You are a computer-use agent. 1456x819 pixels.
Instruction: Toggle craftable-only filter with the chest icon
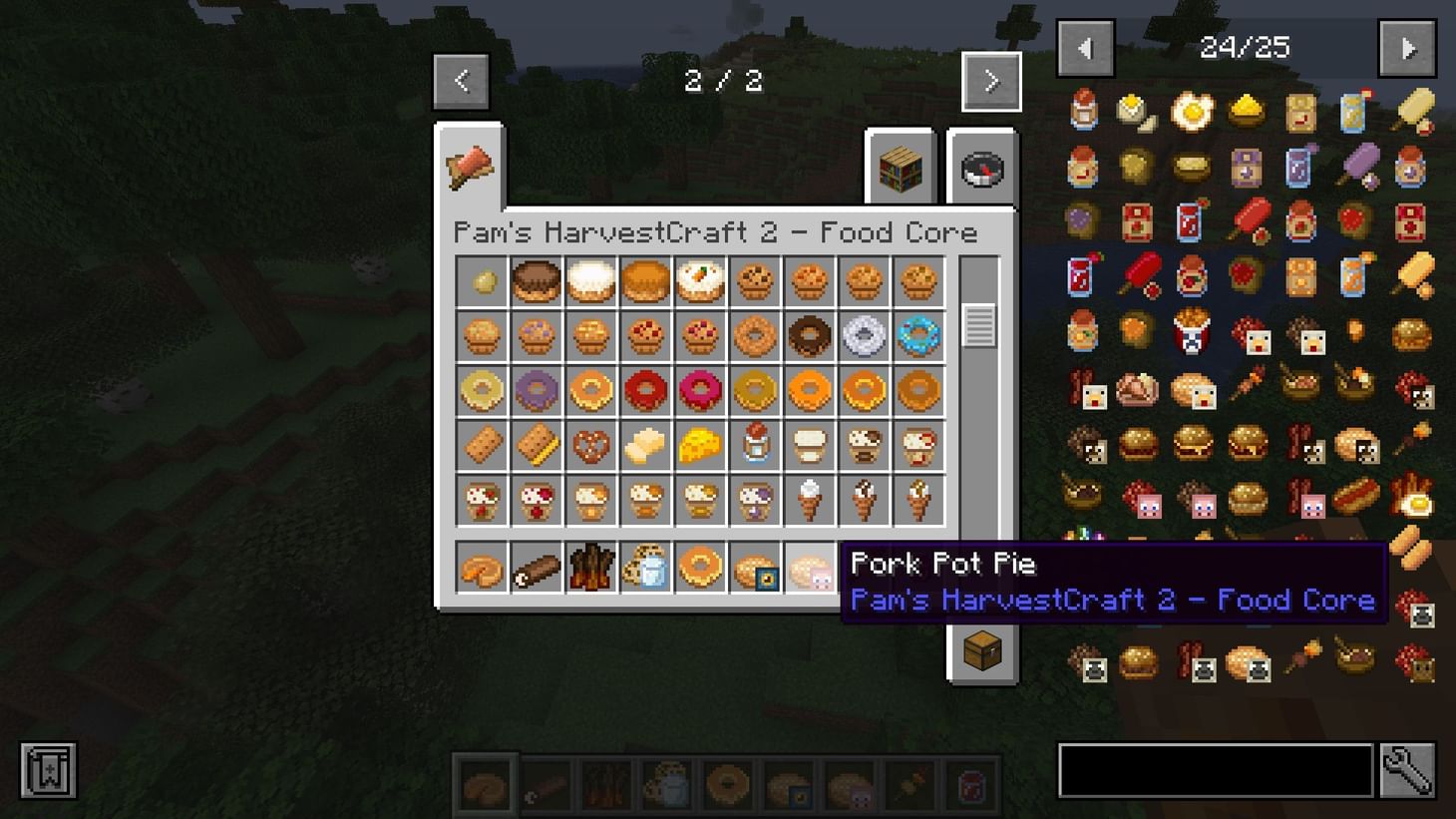click(x=981, y=653)
